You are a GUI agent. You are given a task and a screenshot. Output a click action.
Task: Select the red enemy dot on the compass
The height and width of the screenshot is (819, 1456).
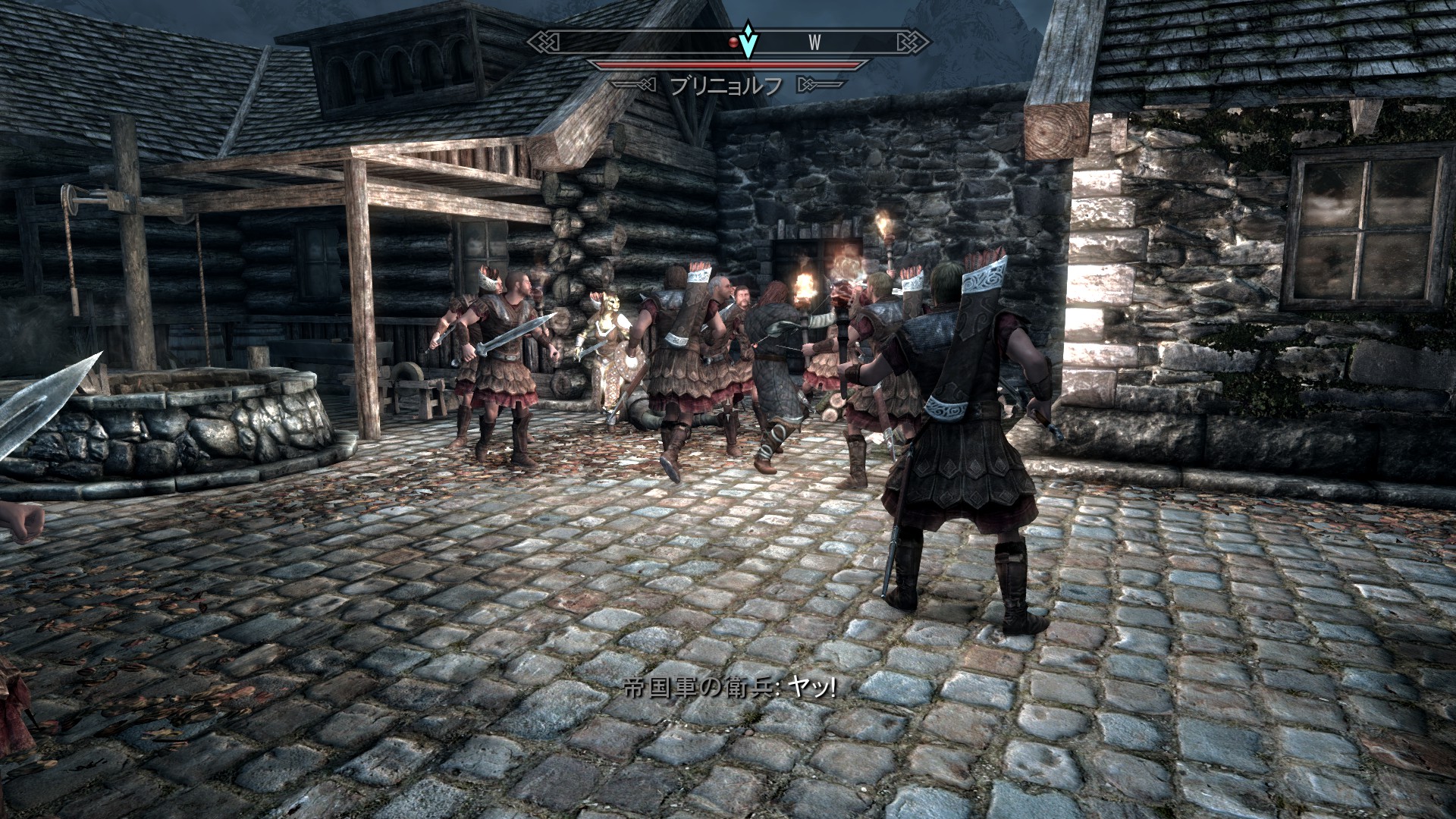tap(733, 42)
